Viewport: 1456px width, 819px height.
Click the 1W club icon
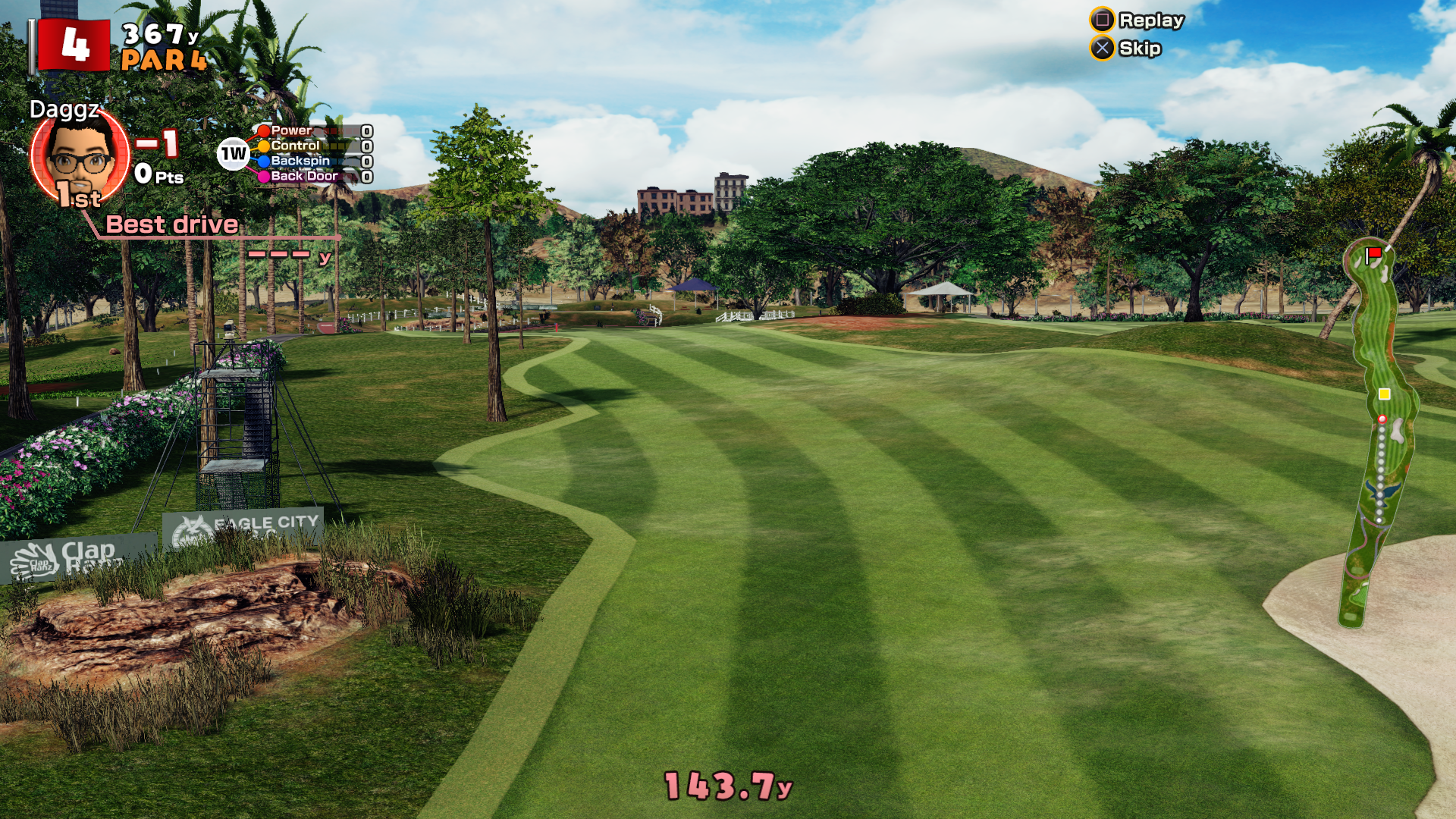click(x=233, y=154)
